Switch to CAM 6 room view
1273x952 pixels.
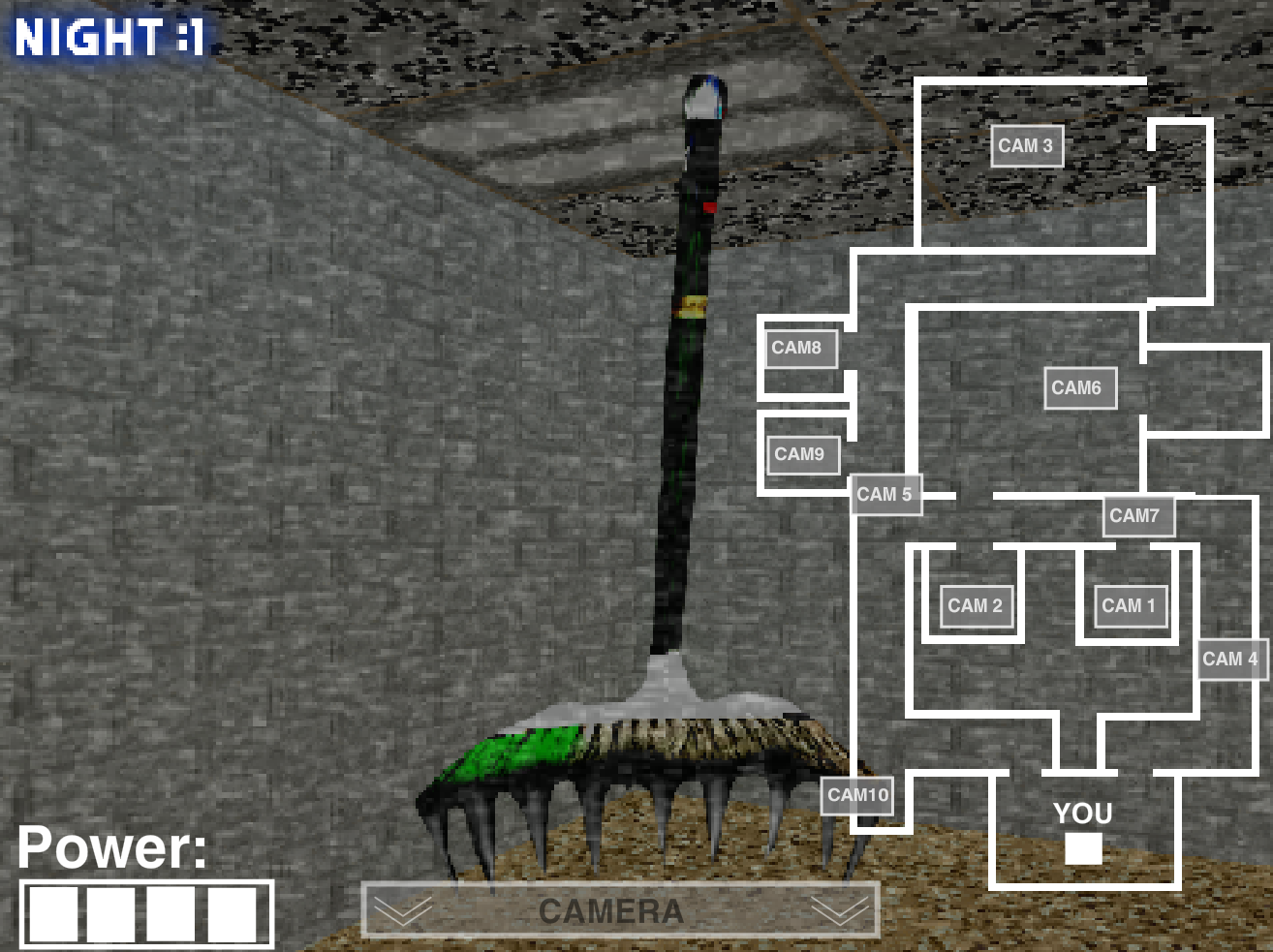(1079, 387)
